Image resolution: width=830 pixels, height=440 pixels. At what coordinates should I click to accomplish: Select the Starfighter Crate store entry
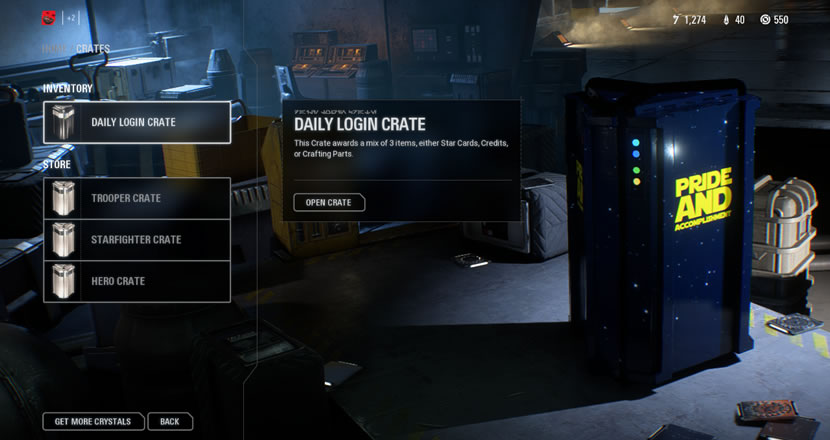[x=137, y=240]
